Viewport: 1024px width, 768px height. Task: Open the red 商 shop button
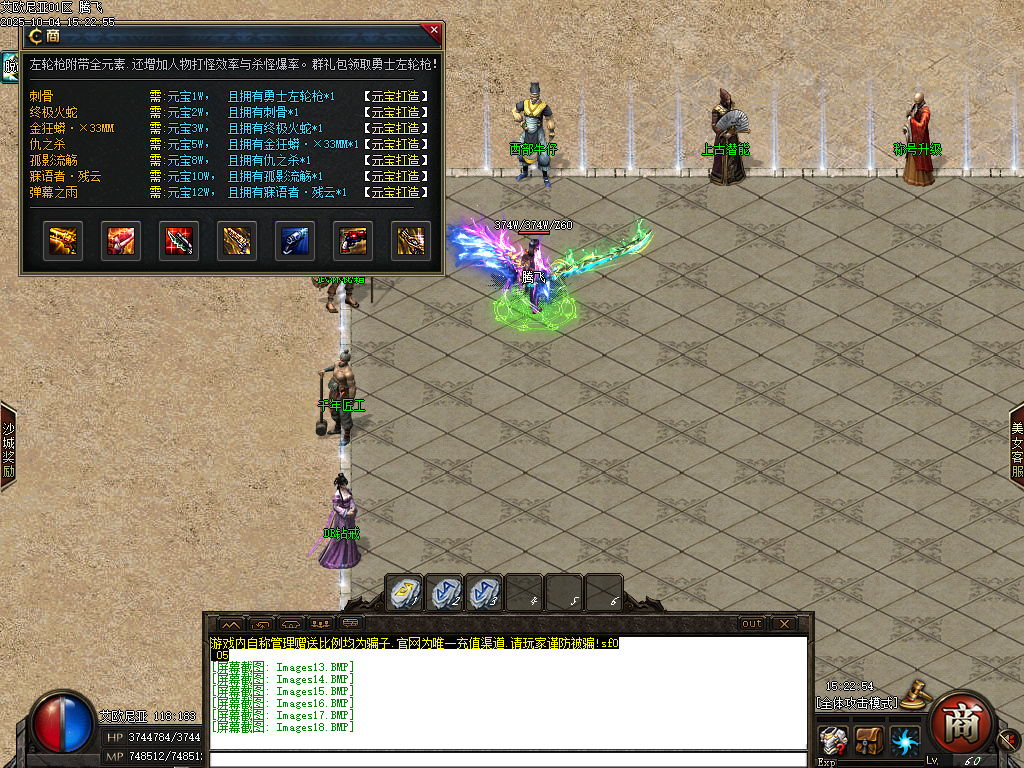tap(959, 723)
